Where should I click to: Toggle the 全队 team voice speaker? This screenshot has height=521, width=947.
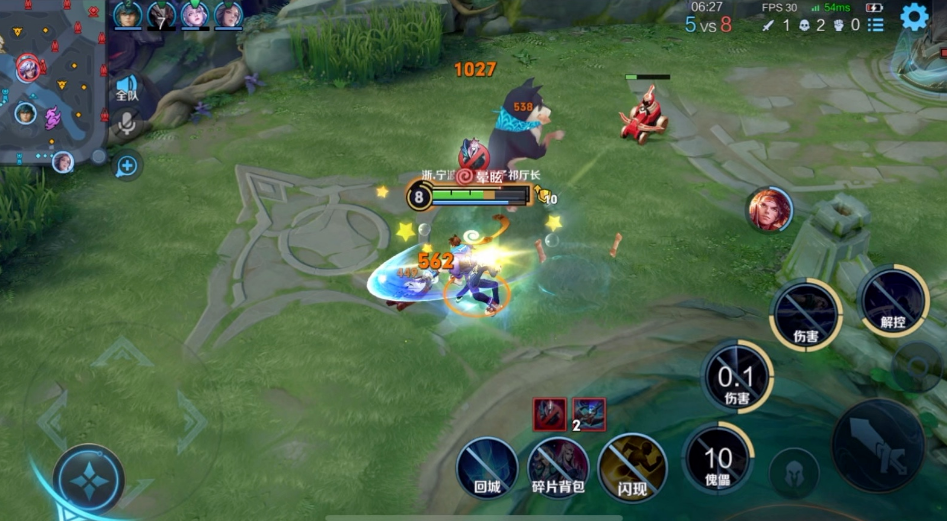pyautogui.click(x=127, y=87)
